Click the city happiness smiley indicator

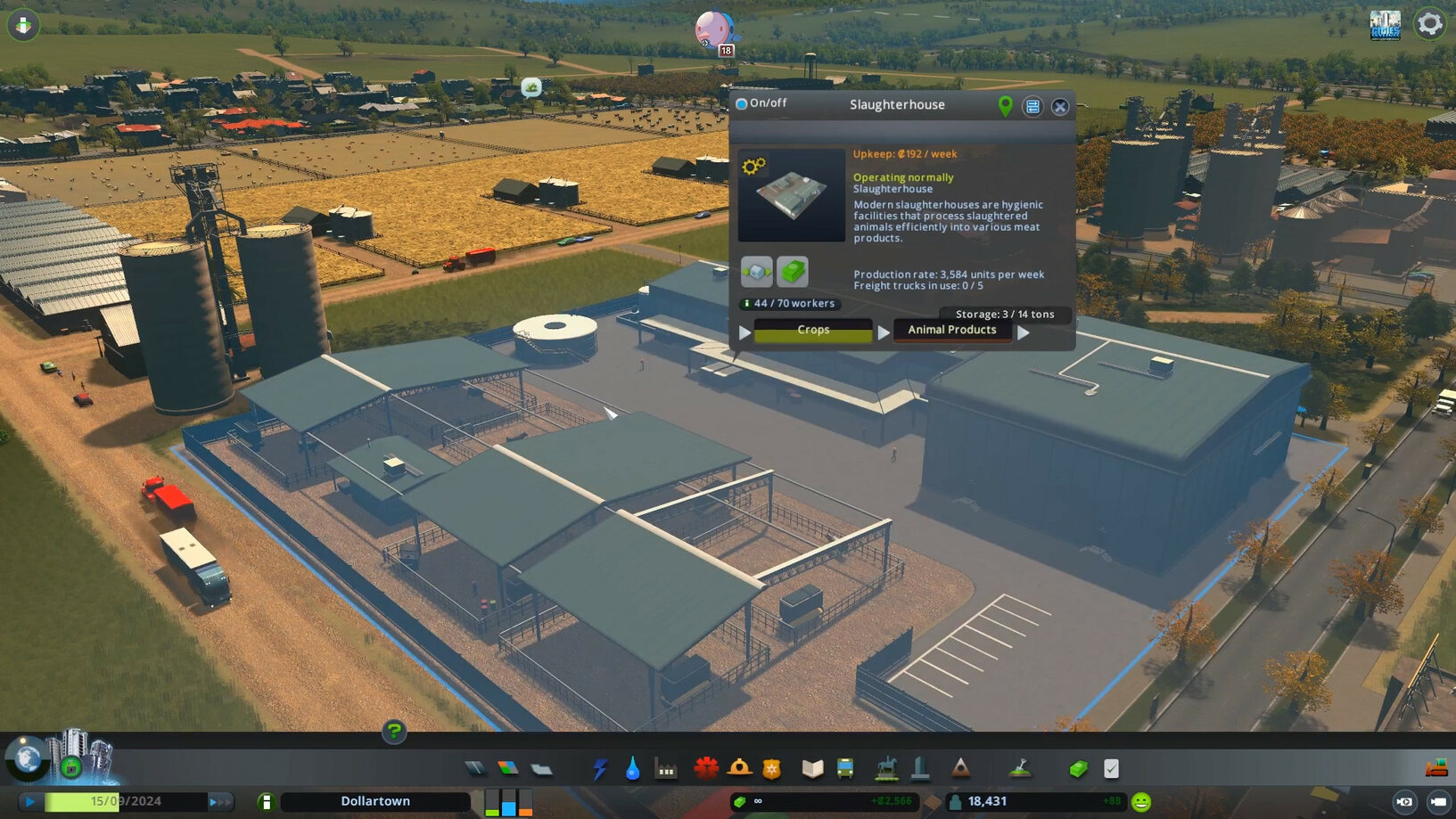click(x=1144, y=801)
